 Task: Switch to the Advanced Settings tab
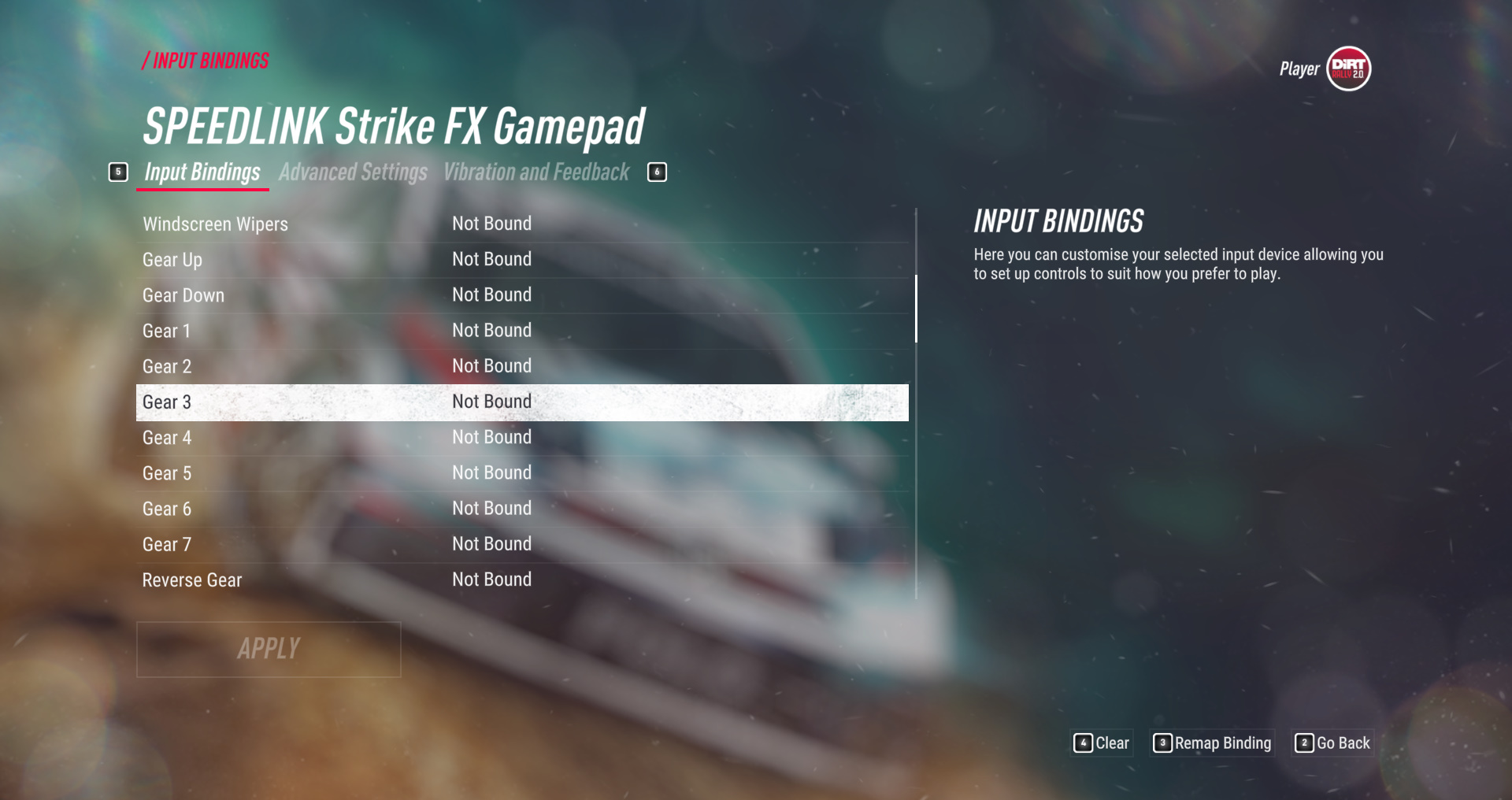[x=353, y=172]
